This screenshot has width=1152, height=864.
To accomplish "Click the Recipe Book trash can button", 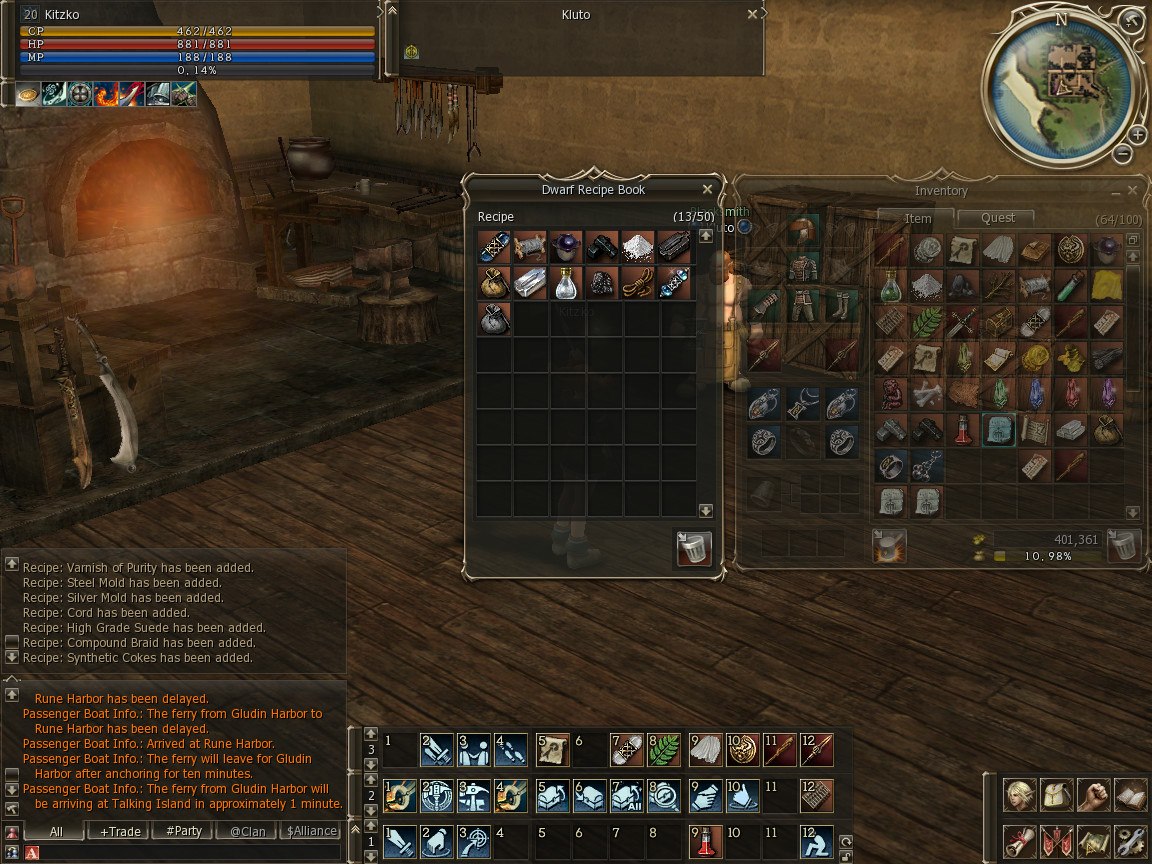I will click(694, 549).
